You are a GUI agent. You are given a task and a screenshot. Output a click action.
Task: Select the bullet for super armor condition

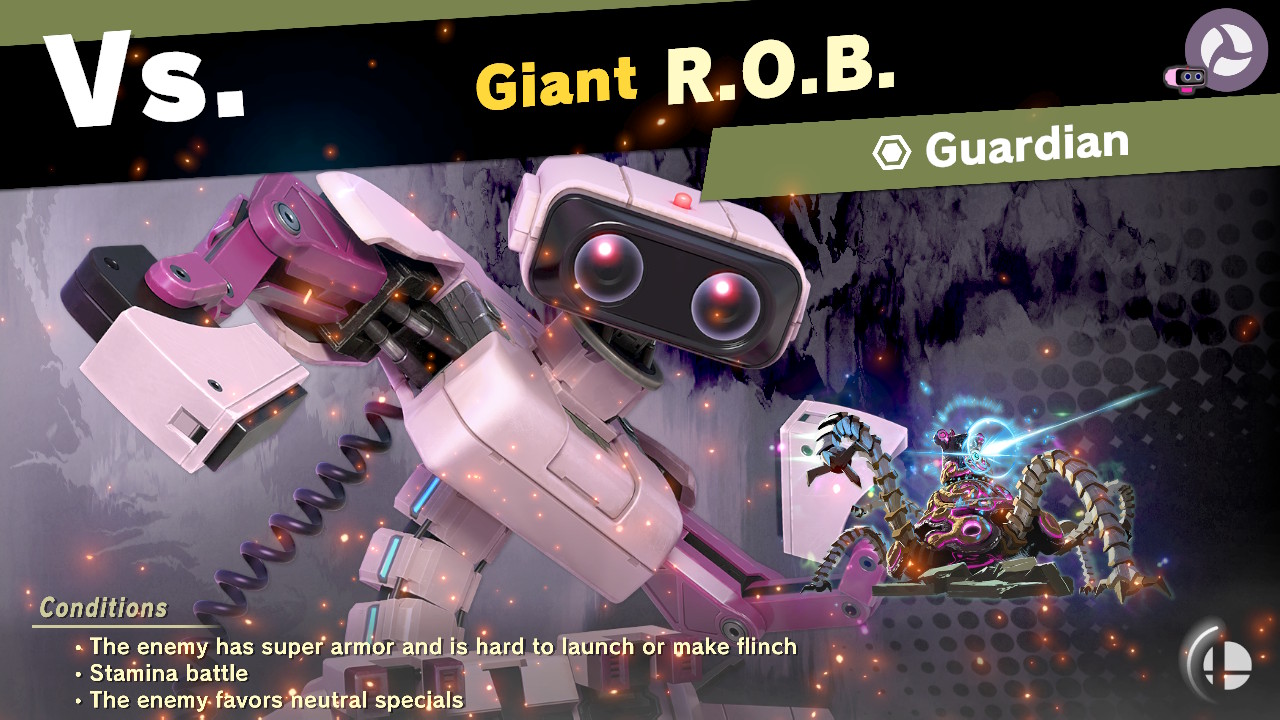[x=78, y=647]
